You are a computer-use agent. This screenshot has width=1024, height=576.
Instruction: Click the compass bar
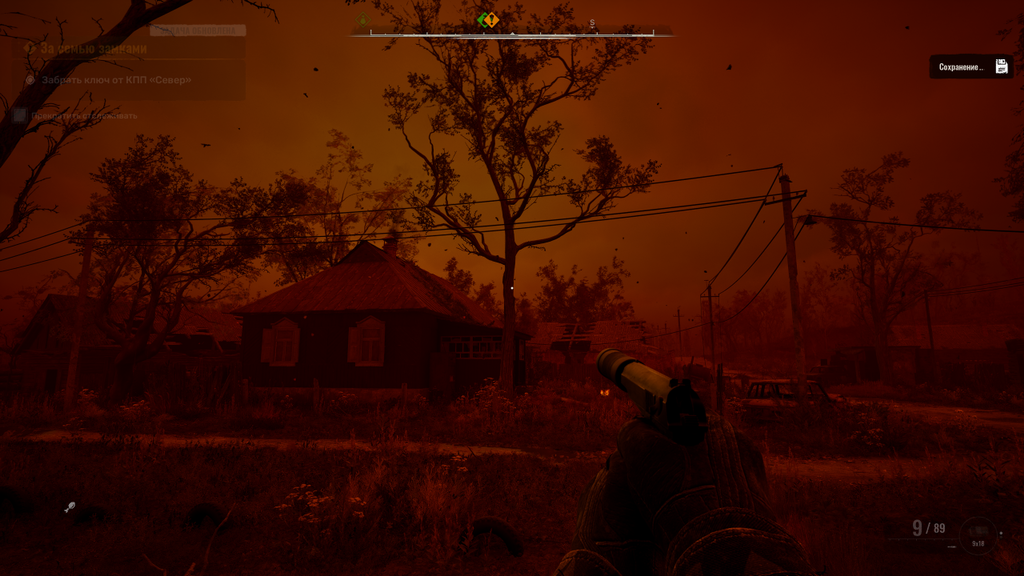coord(512,33)
